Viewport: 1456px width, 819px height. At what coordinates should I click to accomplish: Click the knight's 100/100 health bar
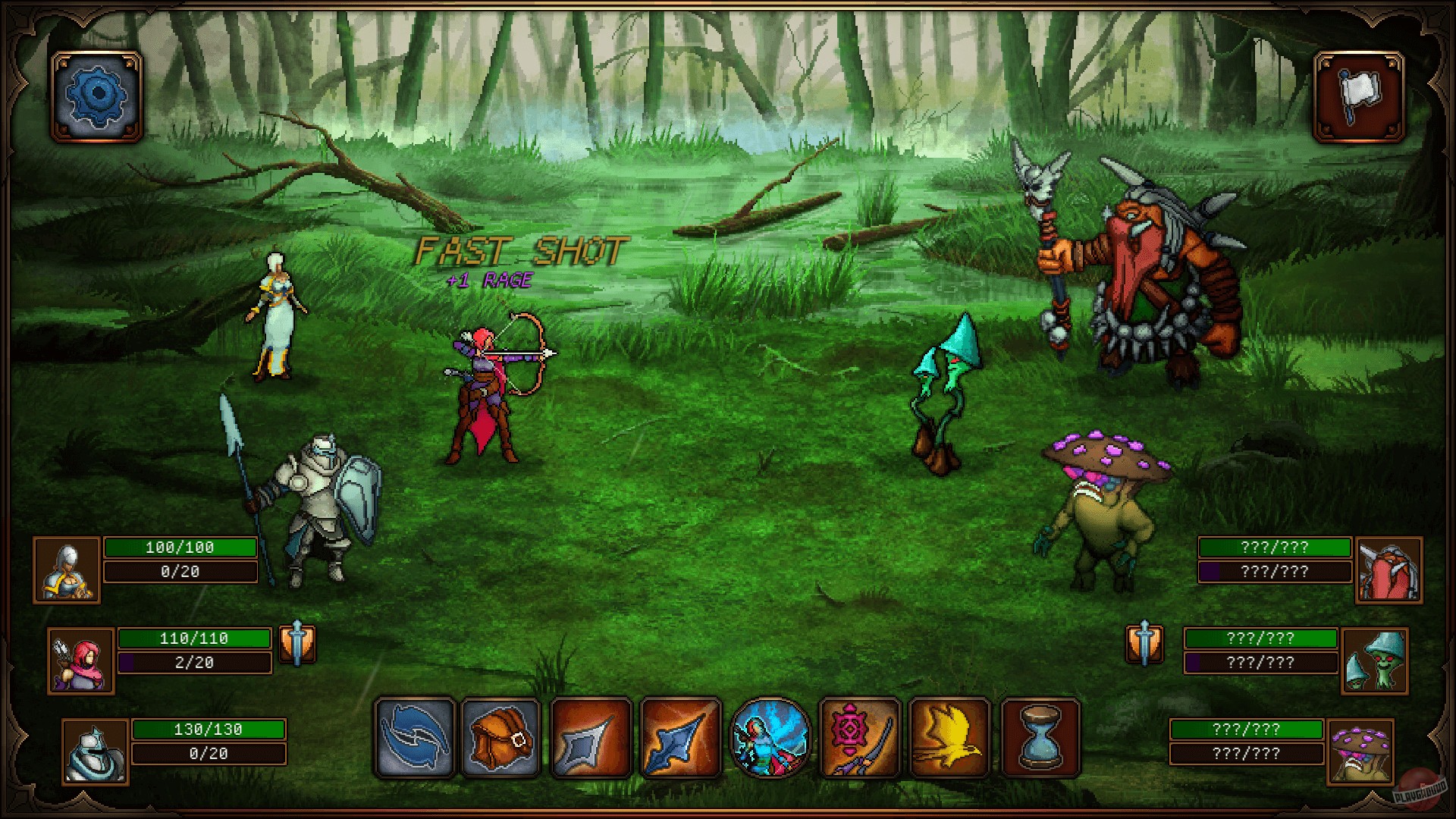180,547
